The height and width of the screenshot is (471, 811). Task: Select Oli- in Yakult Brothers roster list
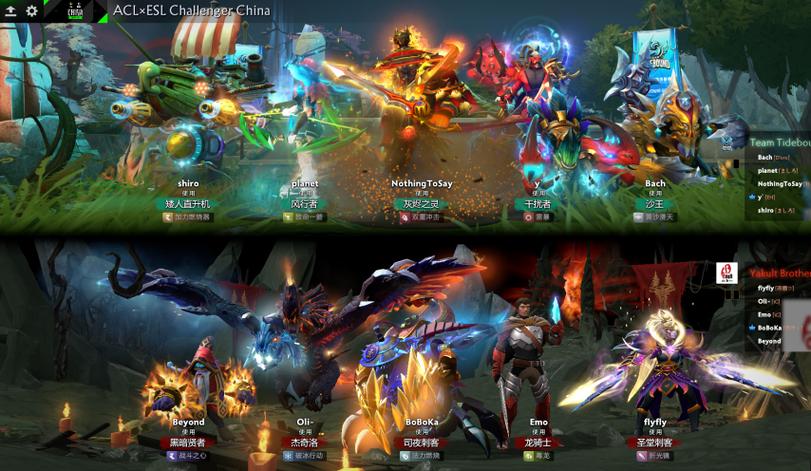tap(764, 301)
